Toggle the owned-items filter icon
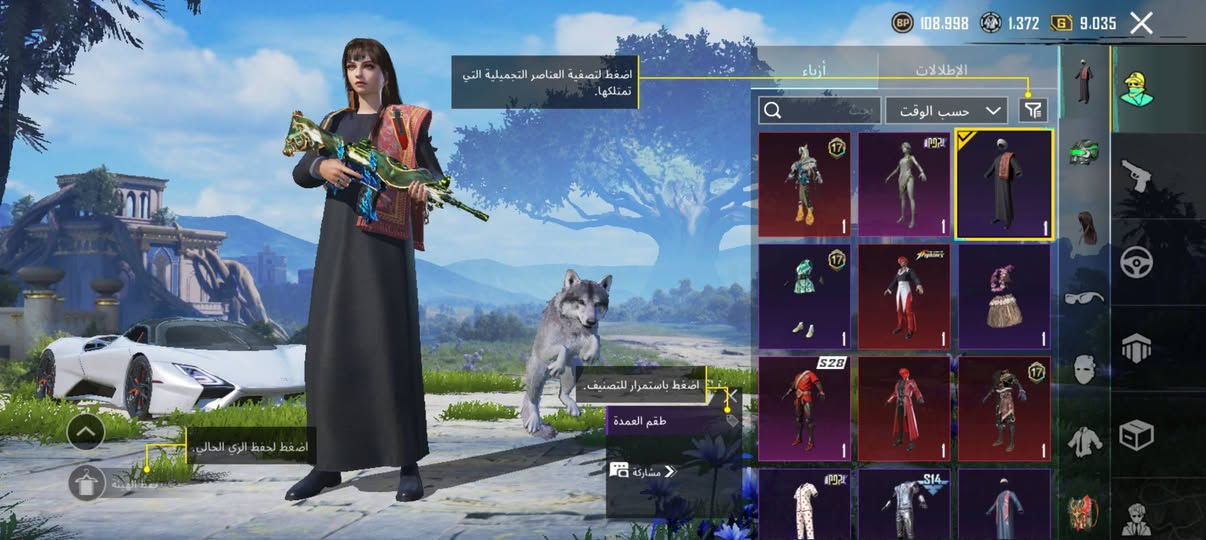The image size is (1206, 540). click(x=1032, y=110)
